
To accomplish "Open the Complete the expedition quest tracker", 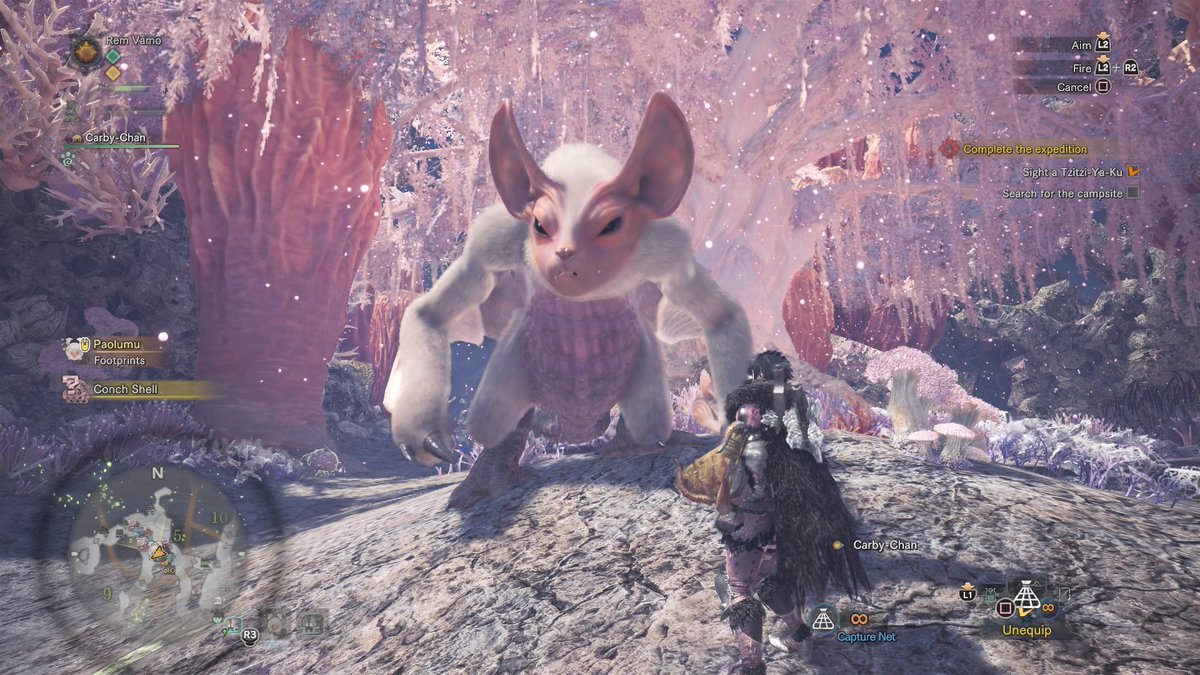I will [x=1024, y=149].
